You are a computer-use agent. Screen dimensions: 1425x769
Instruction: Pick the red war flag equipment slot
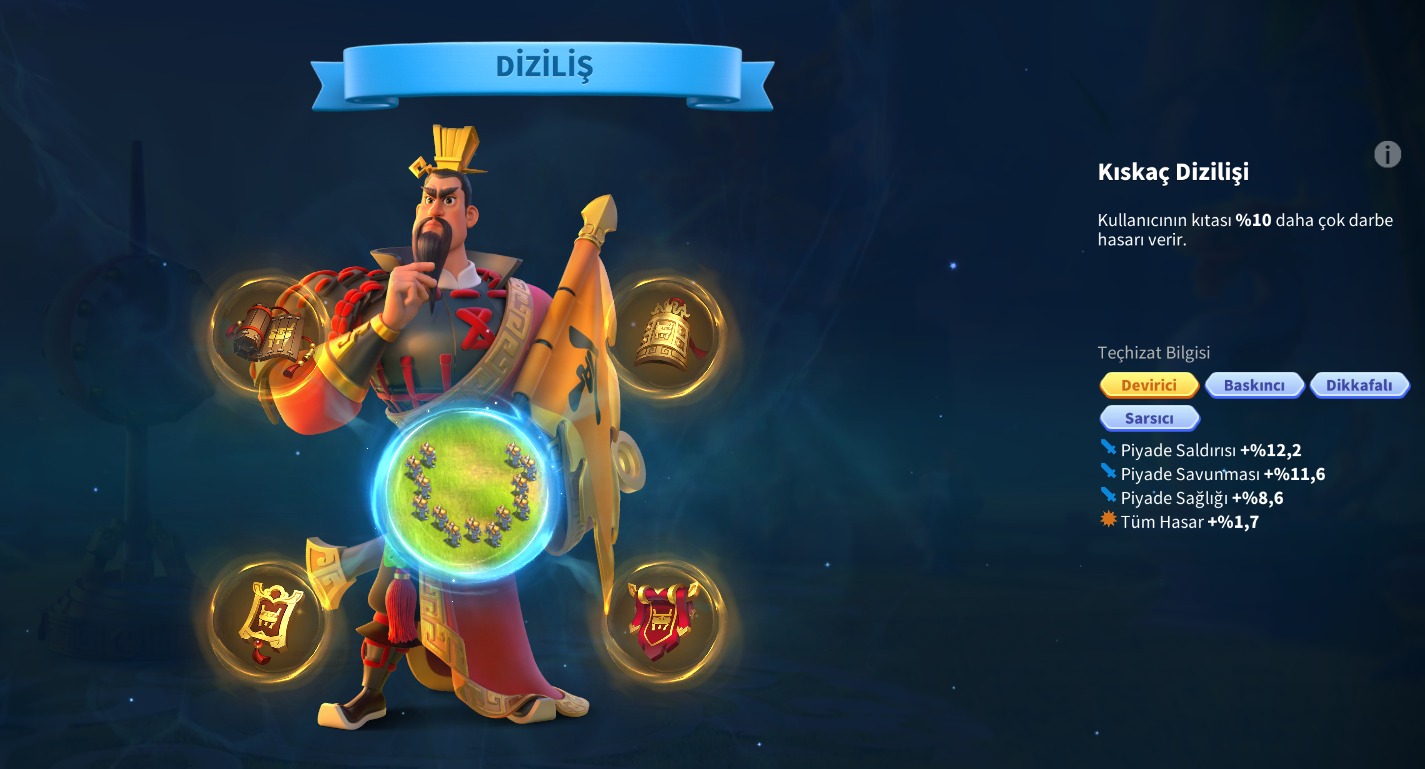coord(662,617)
